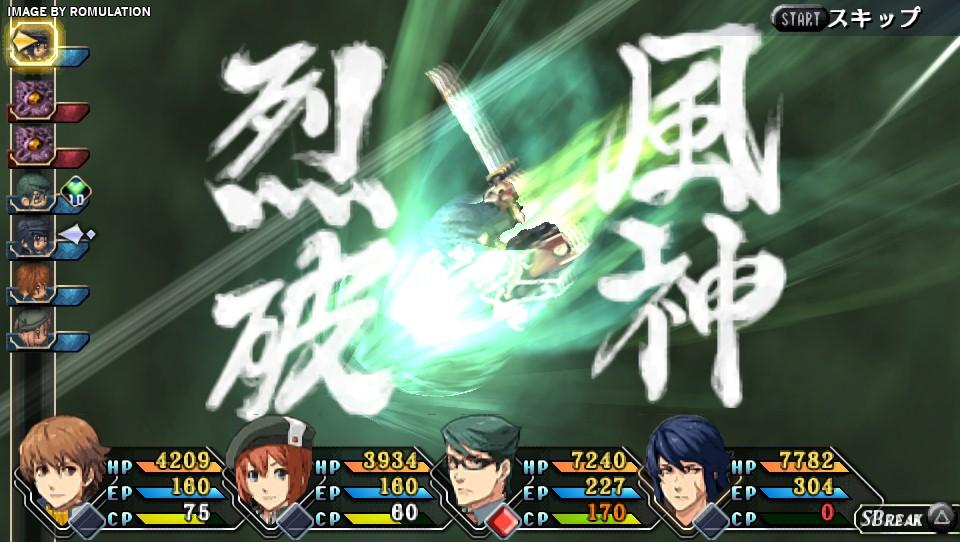Click the red diamond icon beside the glasses man
This screenshot has width=960, height=542.
(503, 520)
